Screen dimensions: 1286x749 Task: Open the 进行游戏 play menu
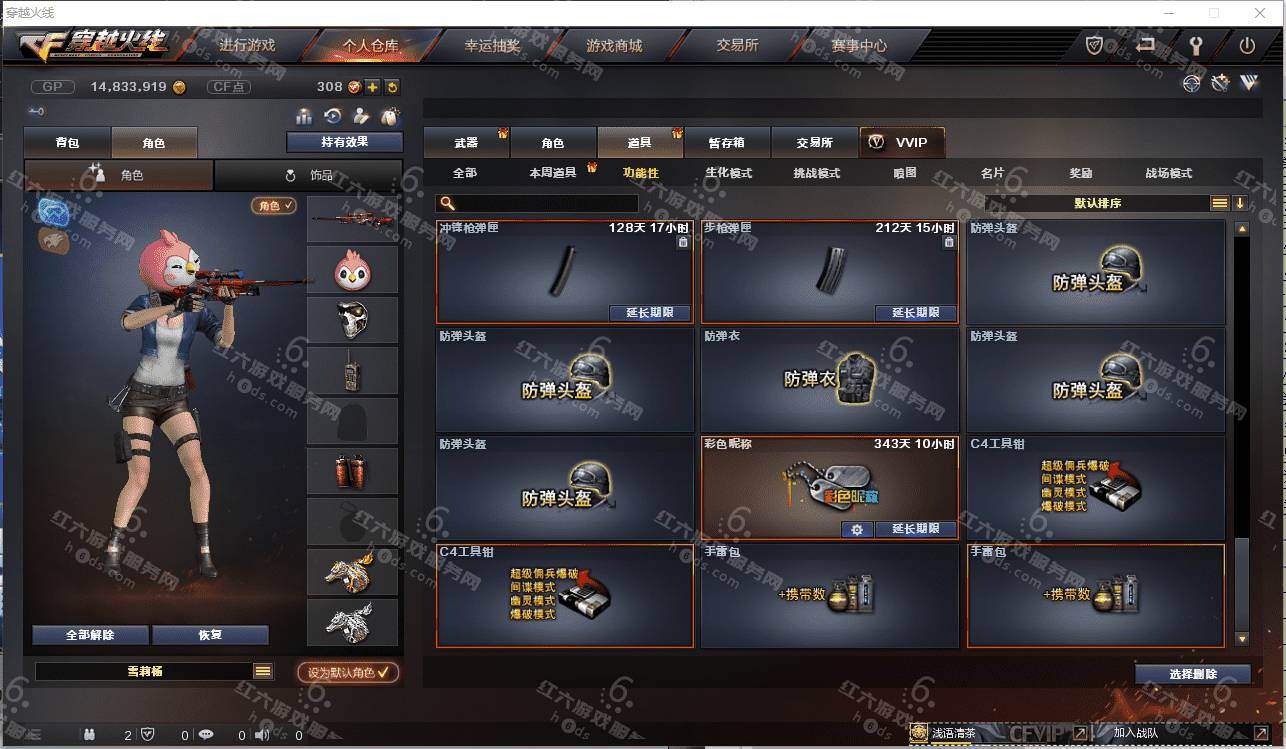coord(246,46)
